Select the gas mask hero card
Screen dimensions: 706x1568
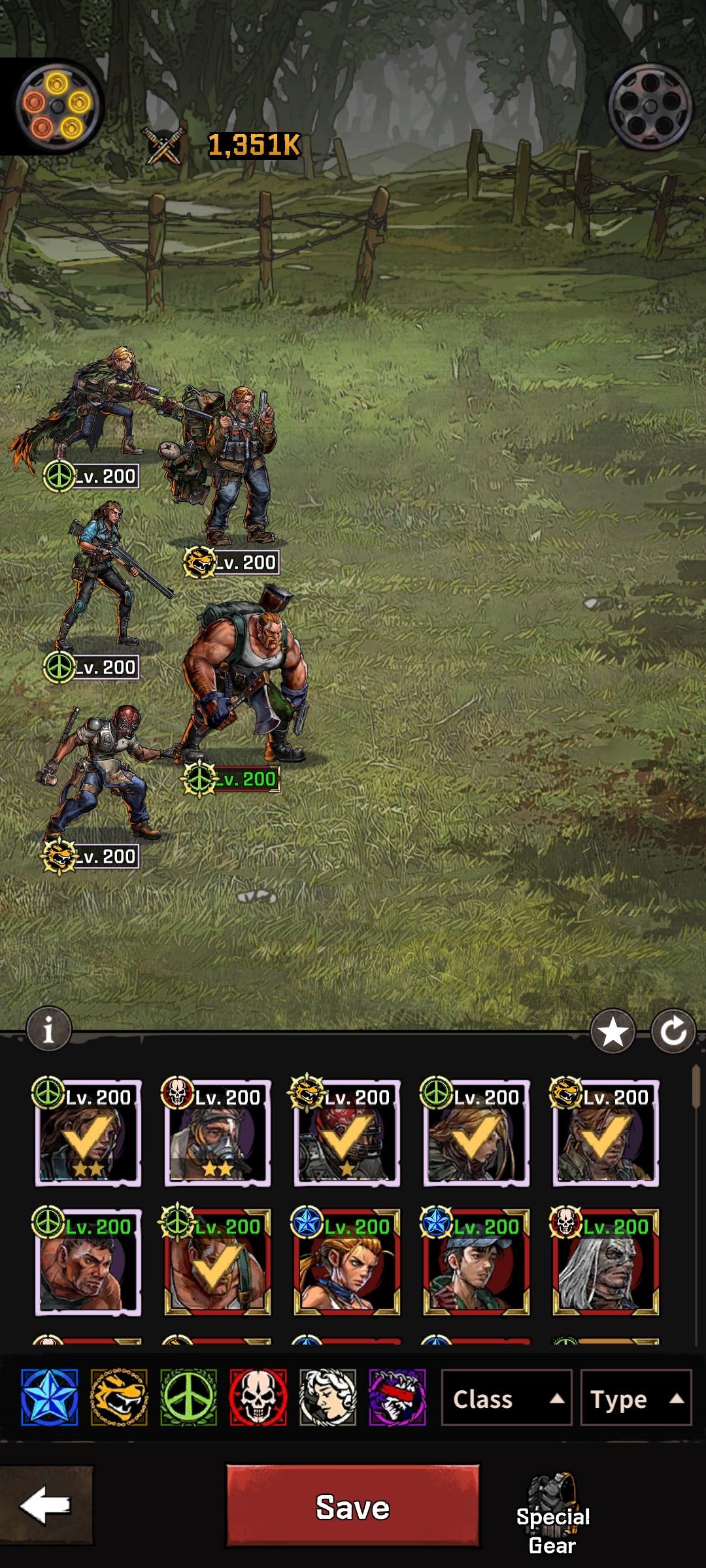click(x=217, y=1134)
